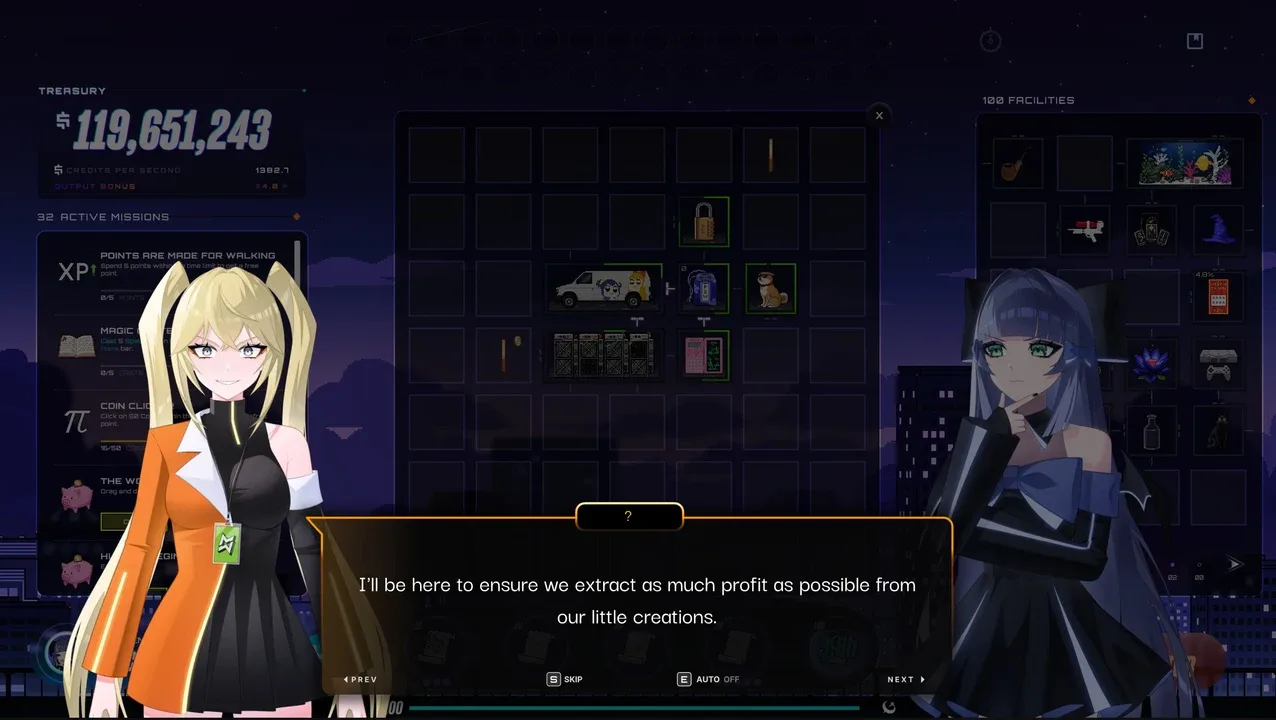Pick the Shiba dog item
1276x720 pixels.
[x=770, y=288]
